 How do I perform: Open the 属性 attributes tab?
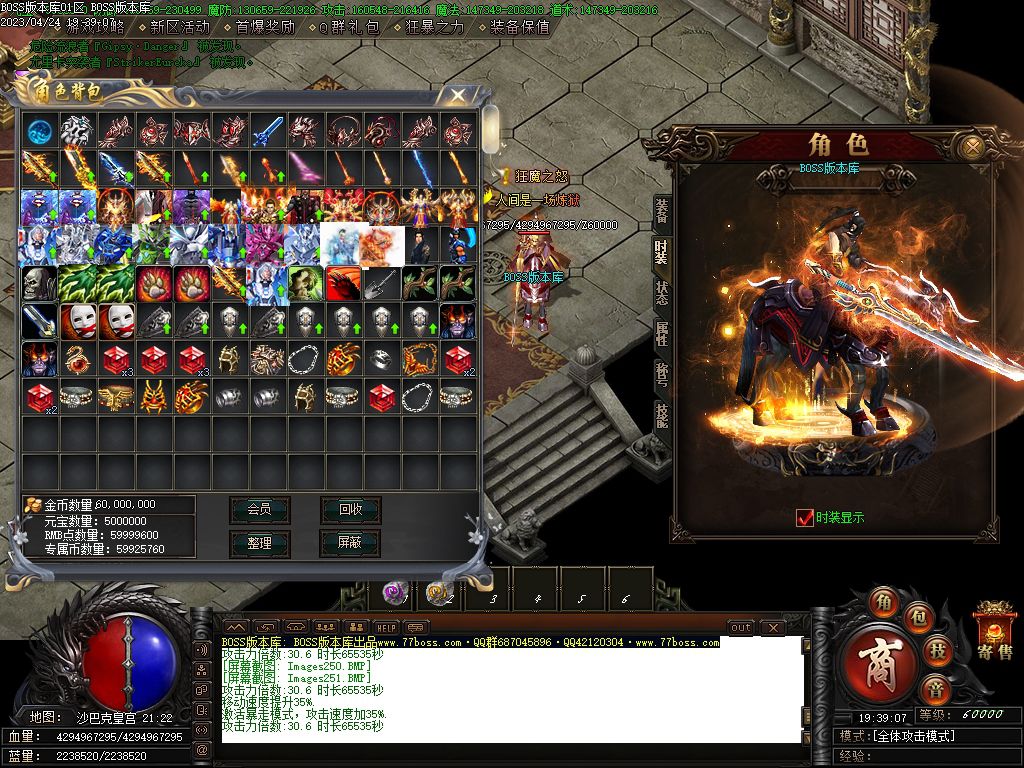click(x=662, y=333)
